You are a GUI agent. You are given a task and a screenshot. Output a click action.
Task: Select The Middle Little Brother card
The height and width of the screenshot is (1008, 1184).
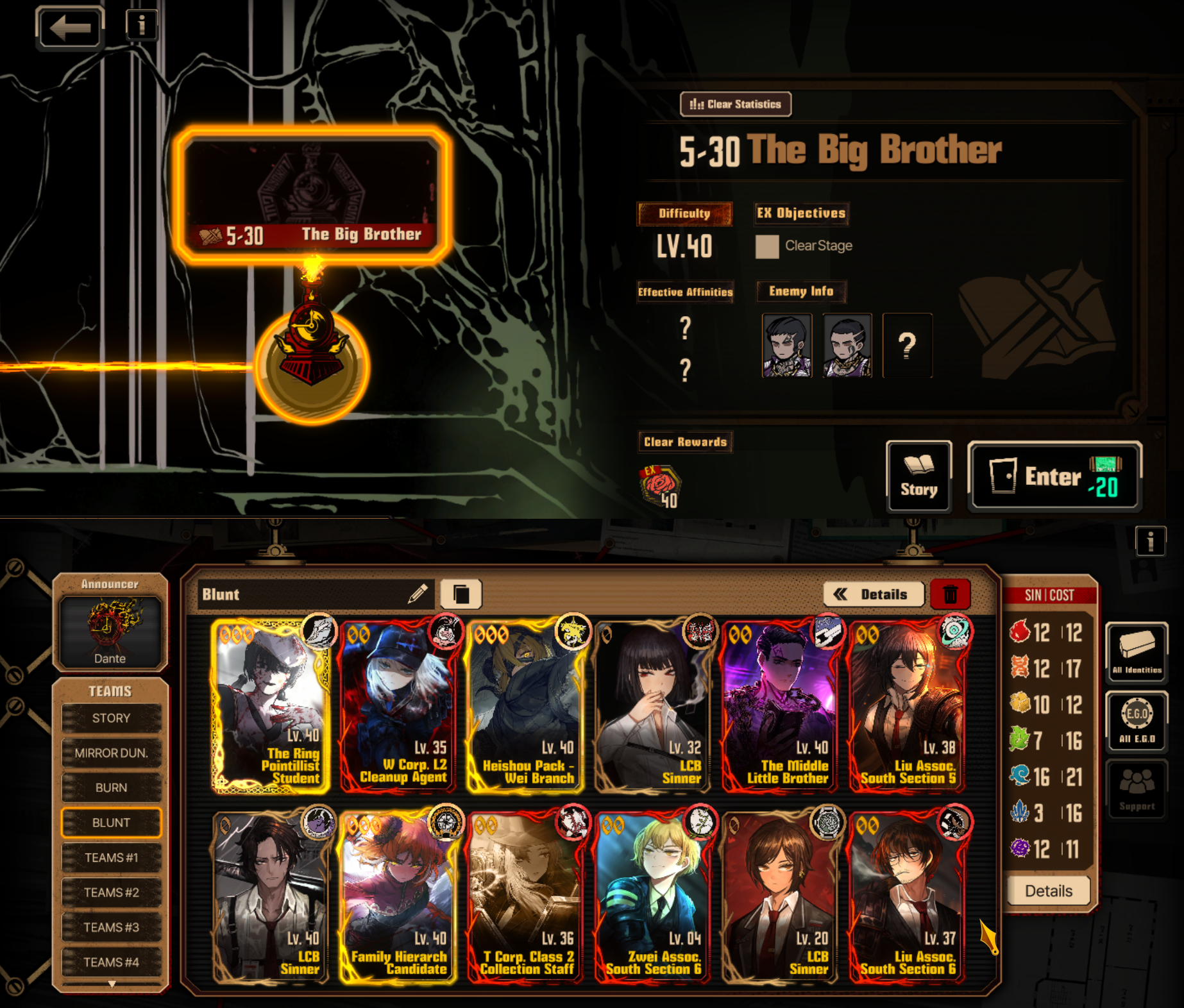pos(781,705)
